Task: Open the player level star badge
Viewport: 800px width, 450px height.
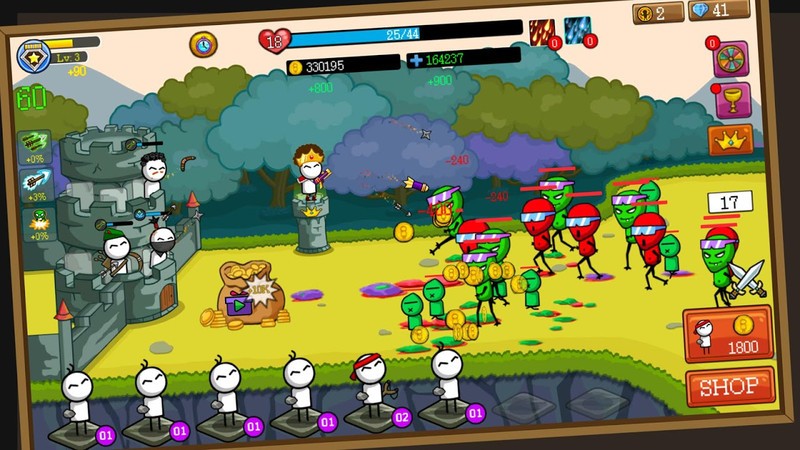Action: click(x=35, y=55)
